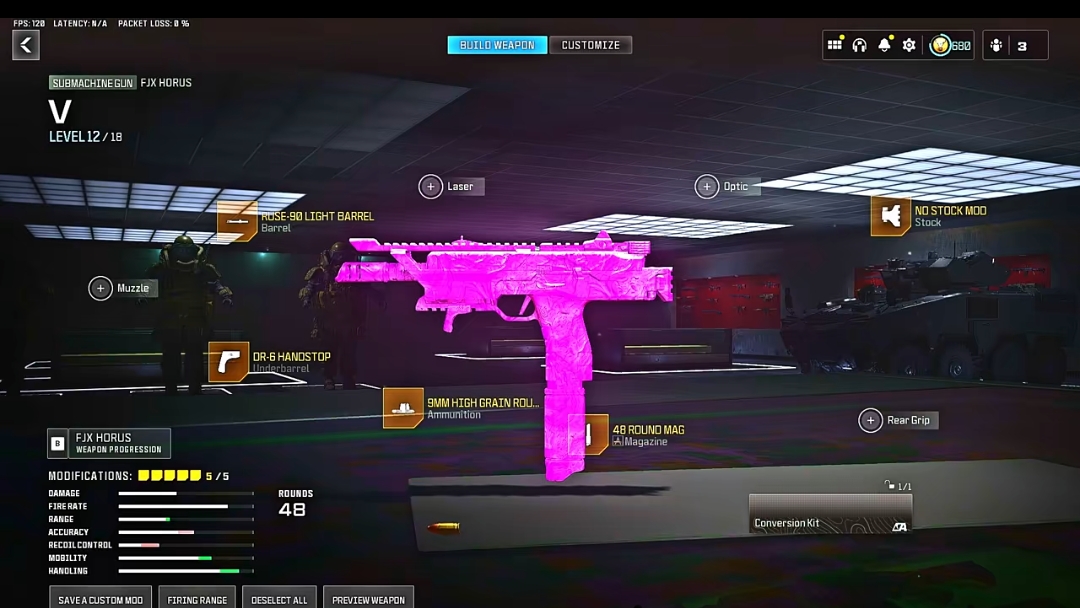Save a custom mod

coord(100,598)
